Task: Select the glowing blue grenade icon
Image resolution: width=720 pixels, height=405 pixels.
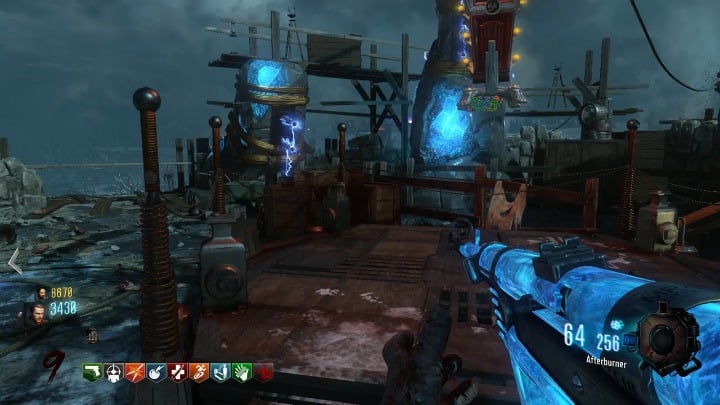Action: click(x=617, y=324)
